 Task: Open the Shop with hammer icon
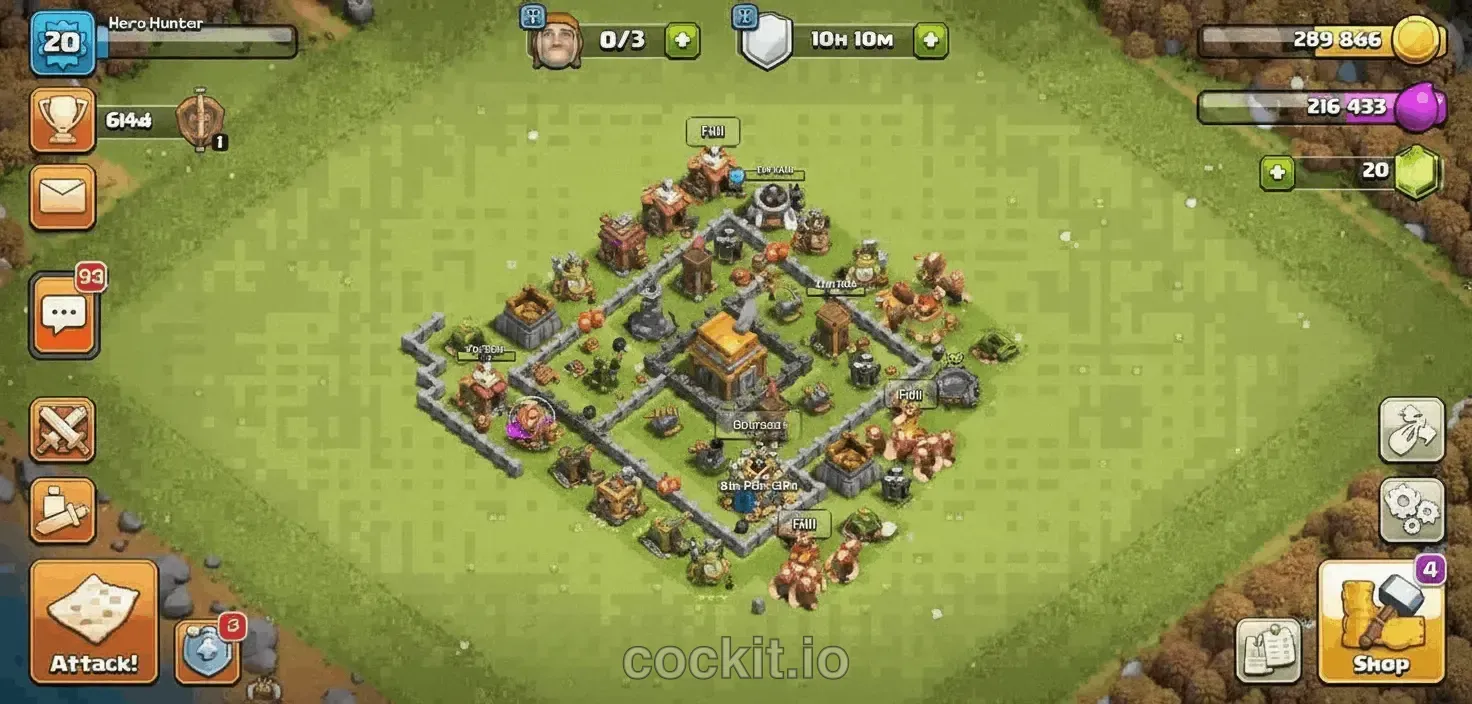pos(1381,621)
